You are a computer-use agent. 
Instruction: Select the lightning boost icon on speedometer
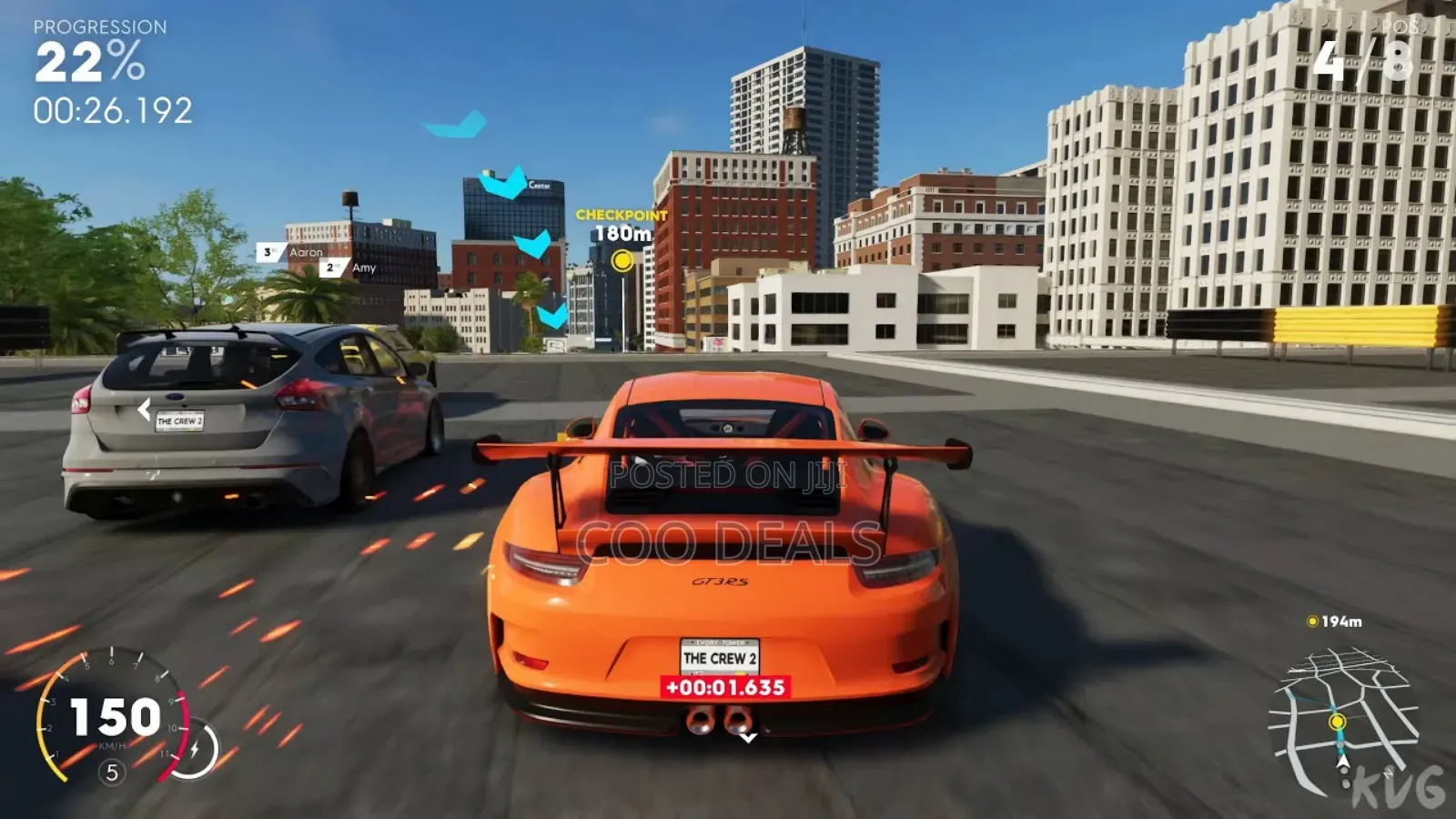pyautogui.click(x=196, y=747)
